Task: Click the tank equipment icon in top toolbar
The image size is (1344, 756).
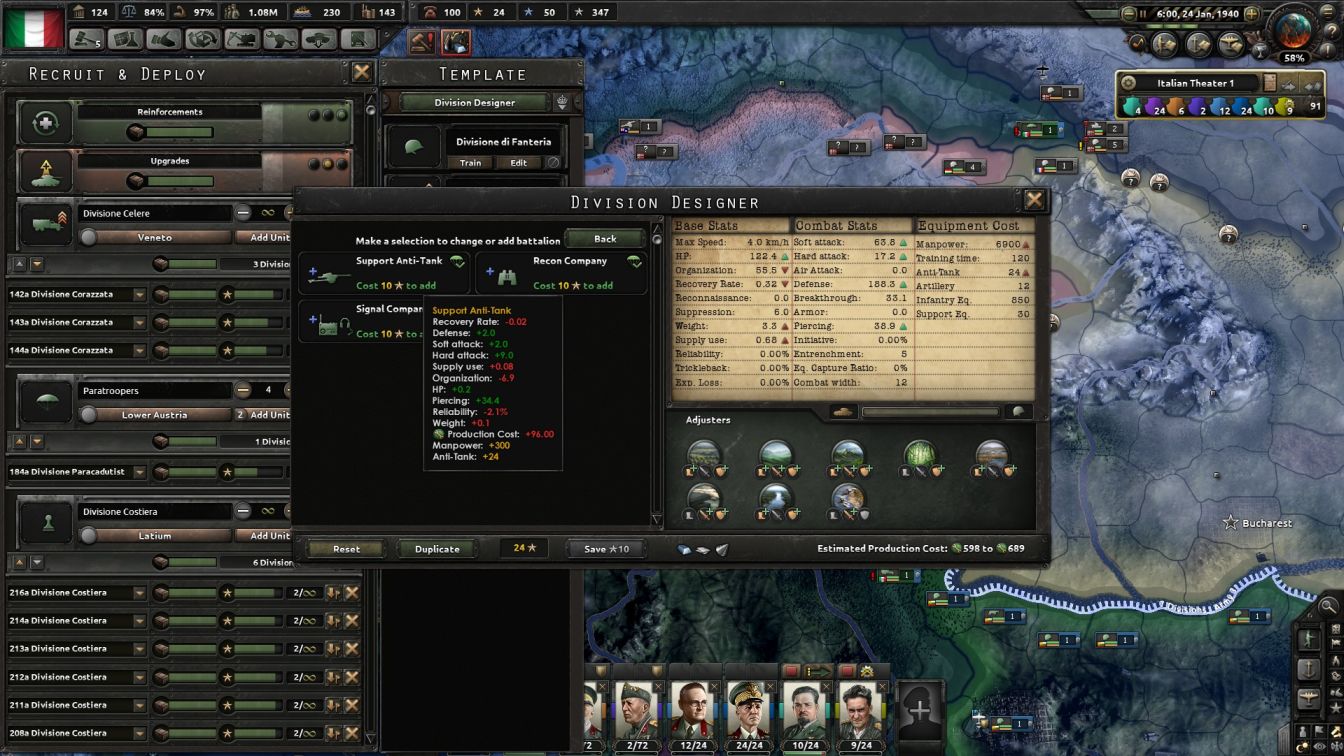Action: [320, 40]
